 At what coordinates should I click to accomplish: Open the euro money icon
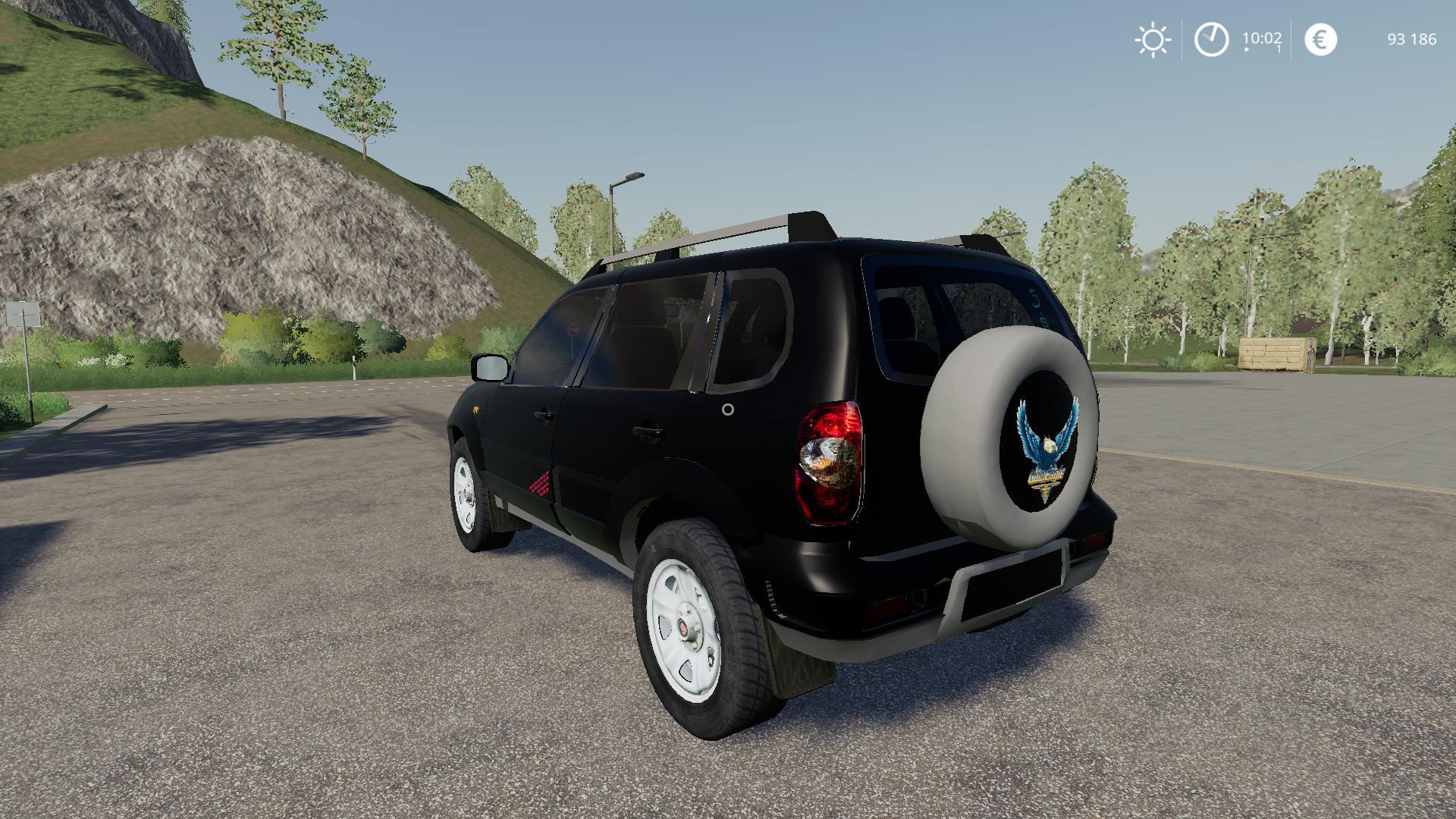coord(1320,39)
